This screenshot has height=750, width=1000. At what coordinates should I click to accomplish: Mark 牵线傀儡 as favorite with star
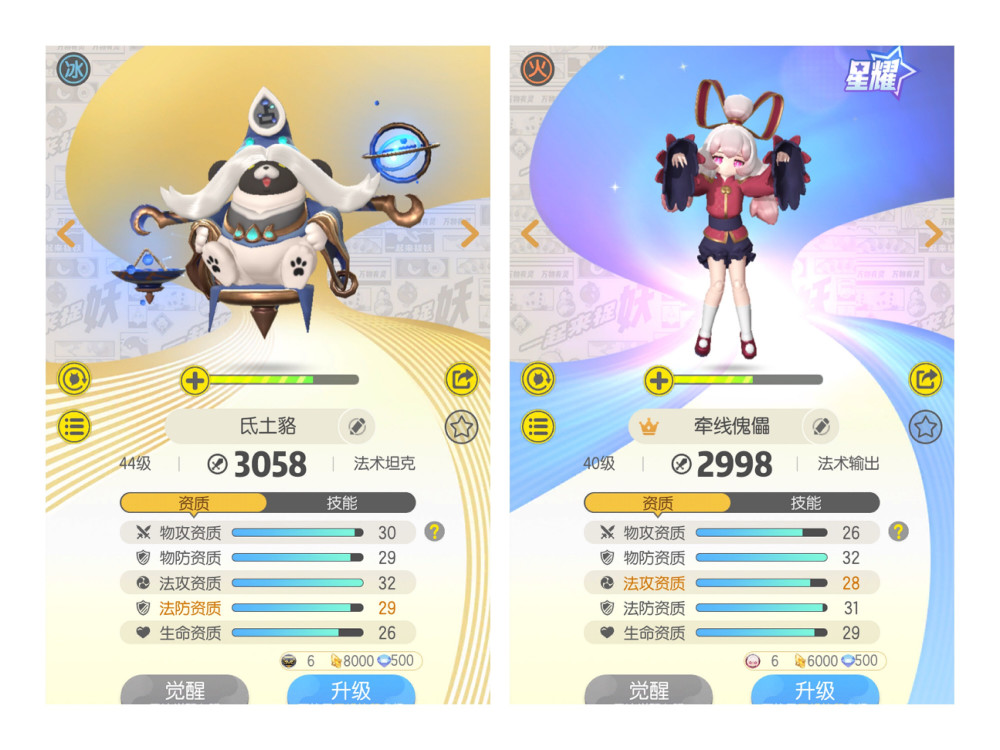click(x=925, y=427)
